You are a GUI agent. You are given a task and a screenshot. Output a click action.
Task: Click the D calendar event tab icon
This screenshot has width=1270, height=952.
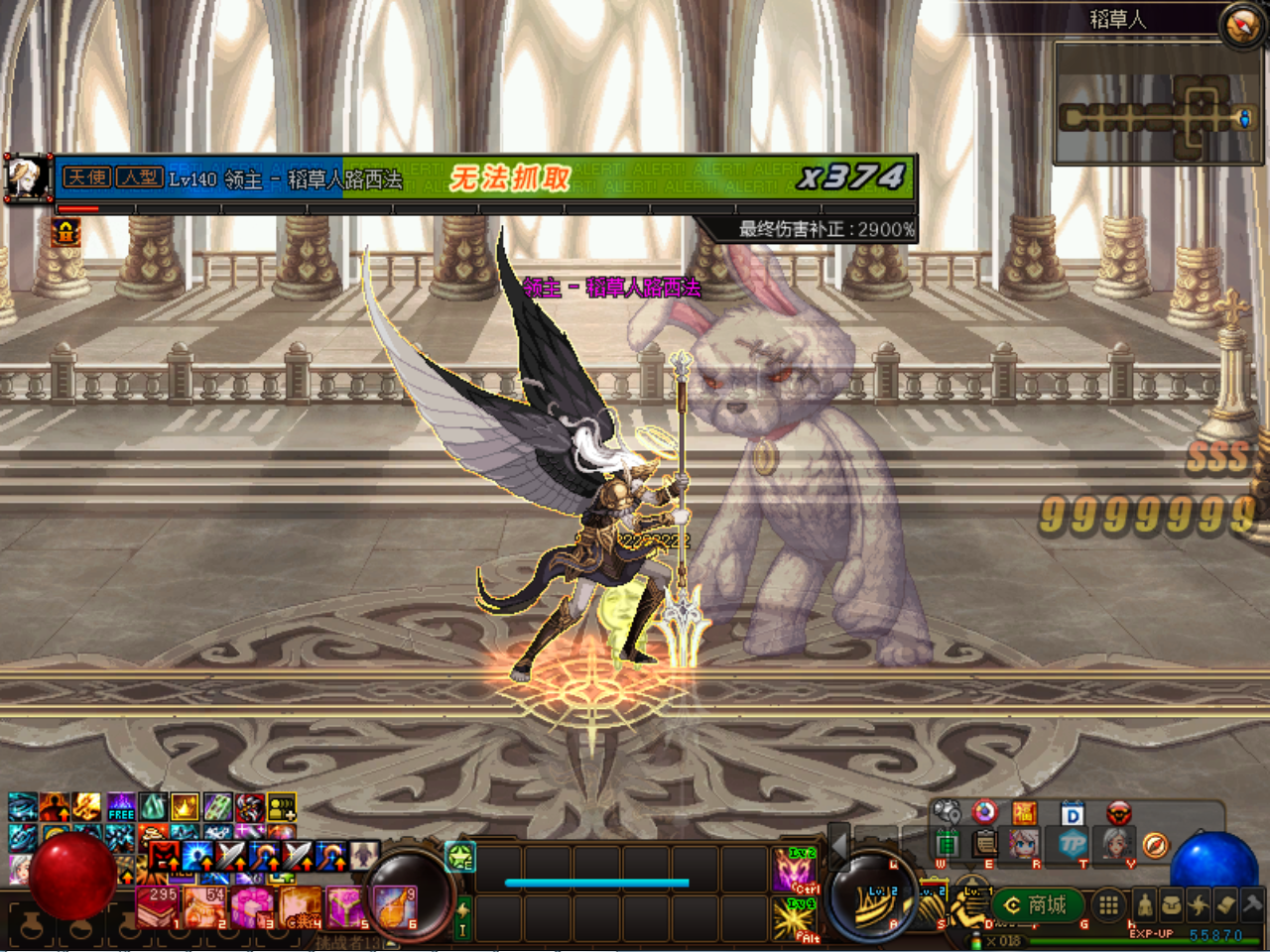point(1072,813)
